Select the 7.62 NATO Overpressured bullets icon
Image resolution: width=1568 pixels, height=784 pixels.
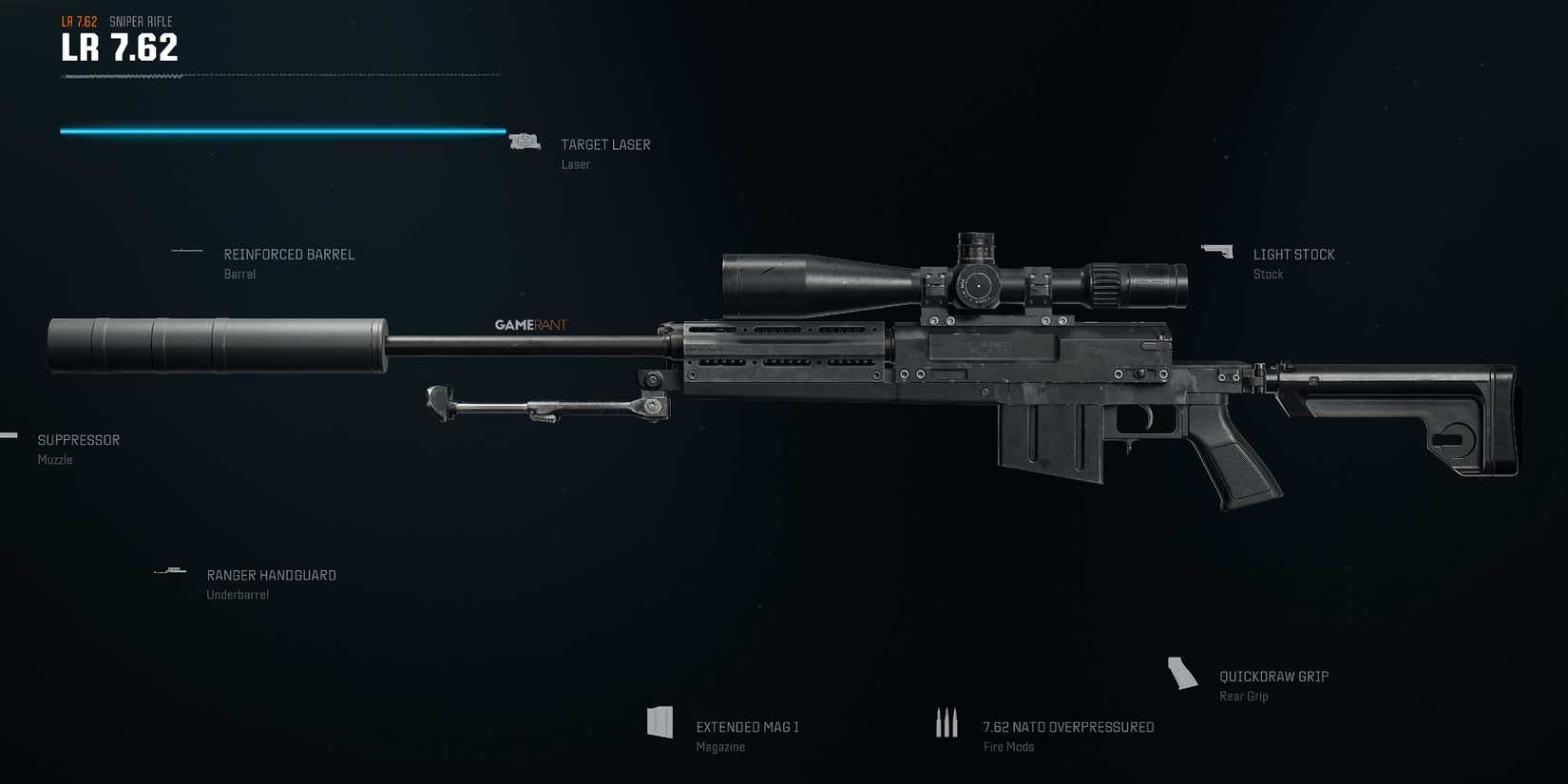[x=947, y=722]
